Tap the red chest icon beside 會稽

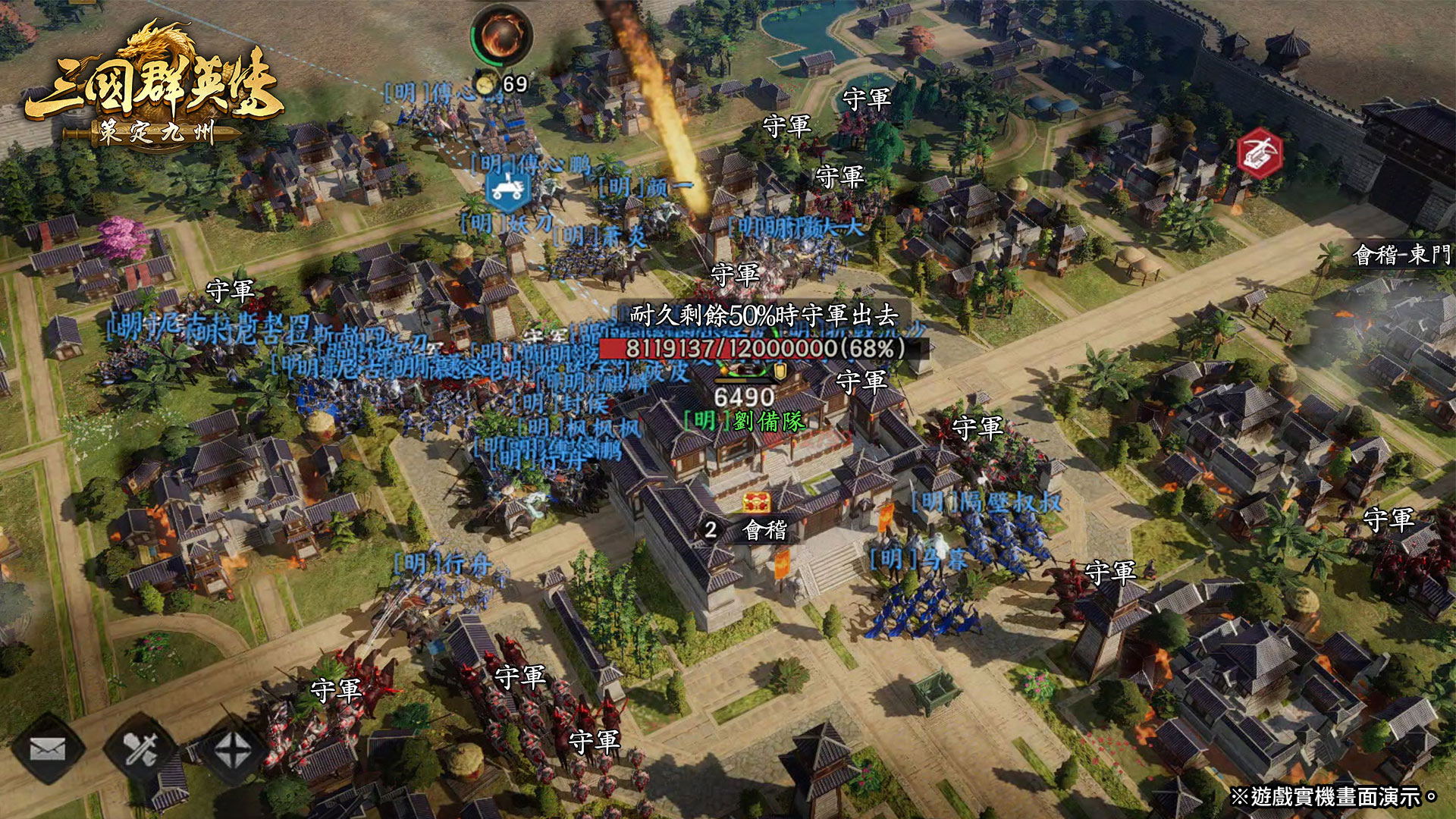coord(756,502)
